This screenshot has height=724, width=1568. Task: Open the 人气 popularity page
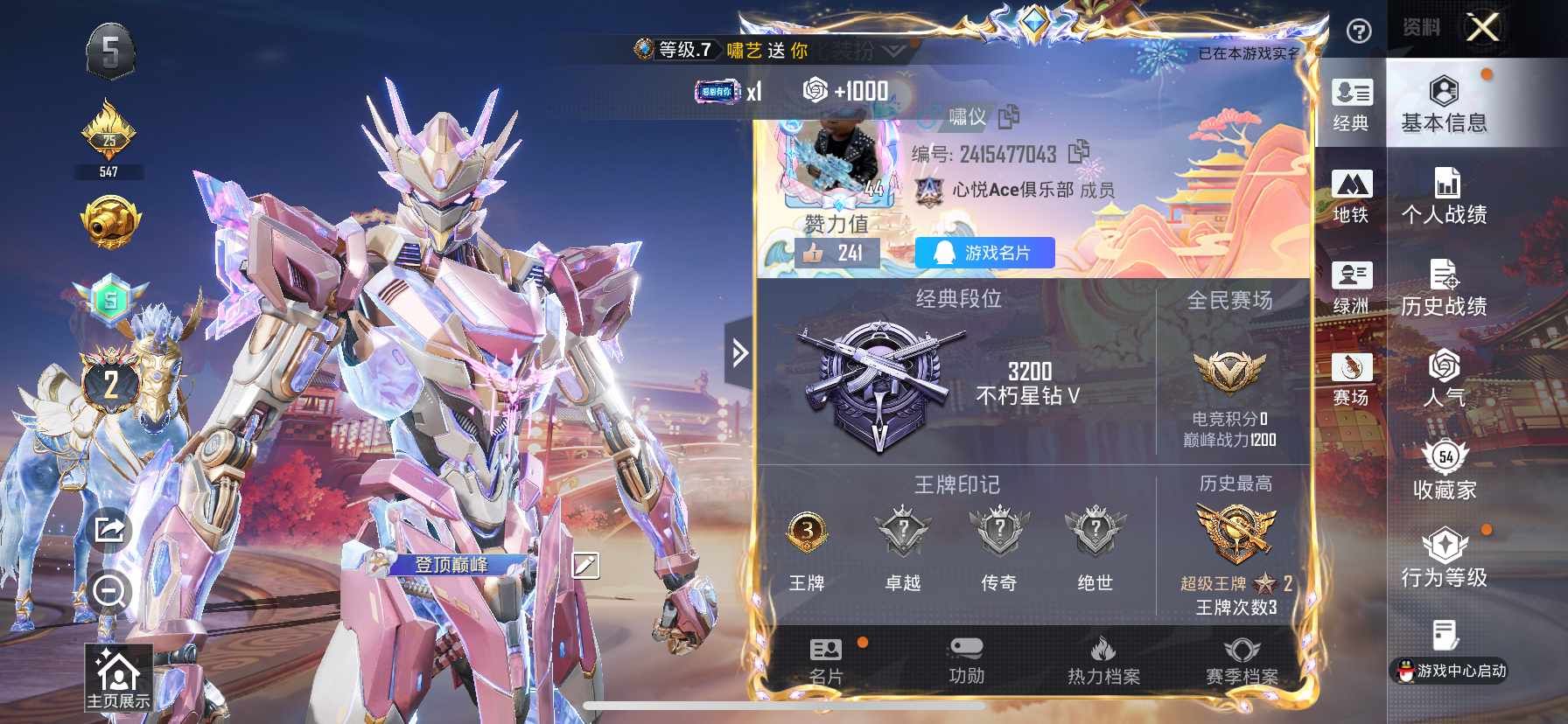click(x=1444, y=379)
